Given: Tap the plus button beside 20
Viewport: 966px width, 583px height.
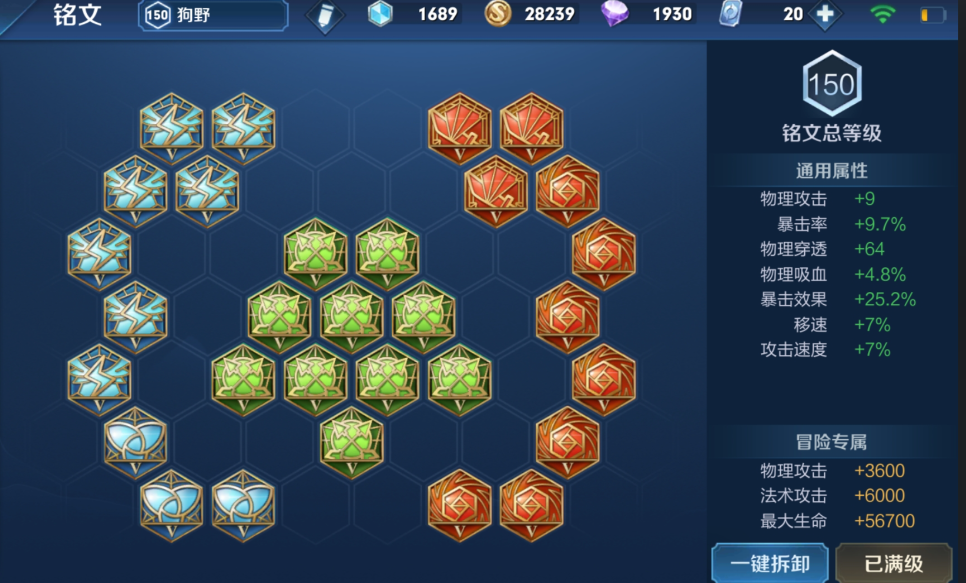Looking at the screenshot, I should [x=825, y=15].
